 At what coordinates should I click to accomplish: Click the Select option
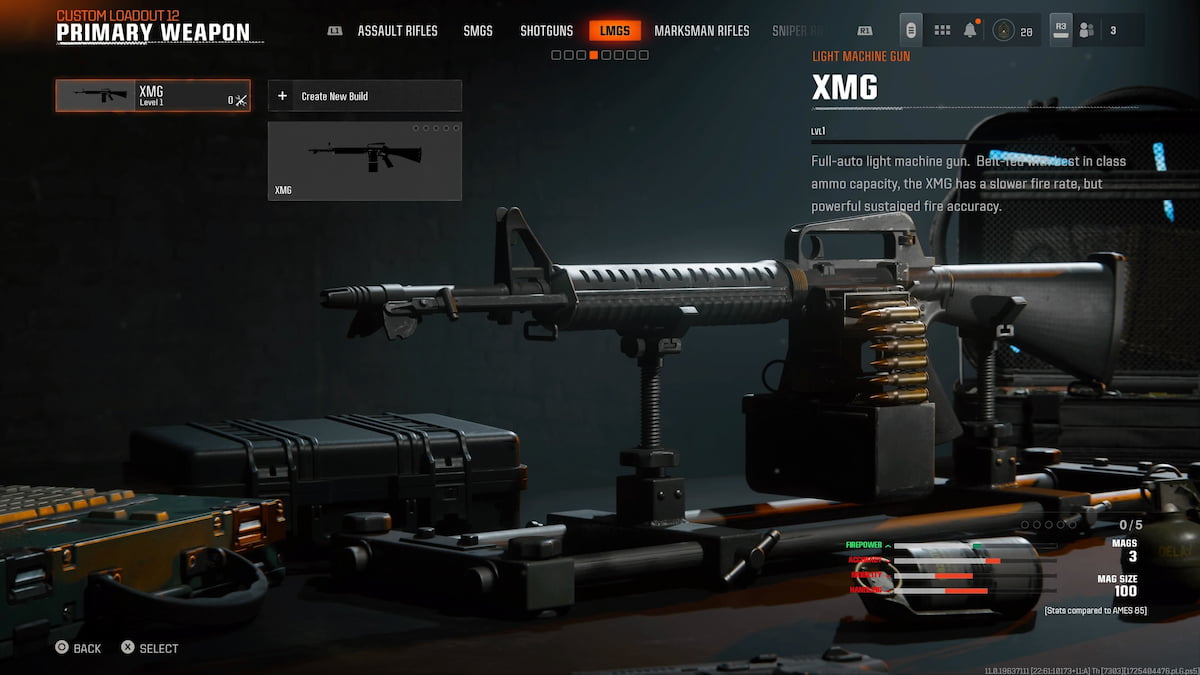(150, 648)
